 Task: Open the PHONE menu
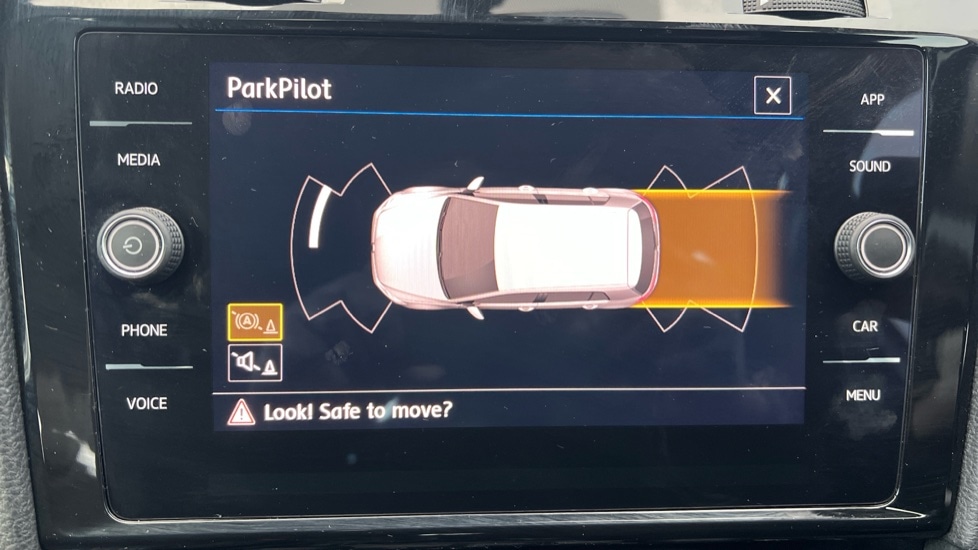pyautogui.click(x=144, y=330)
